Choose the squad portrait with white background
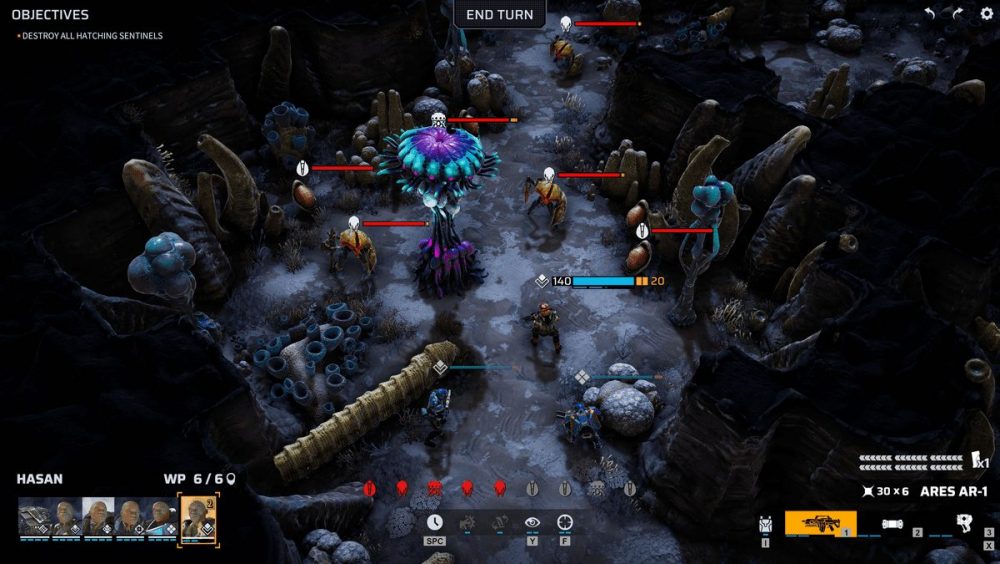 tap(99, 516)
